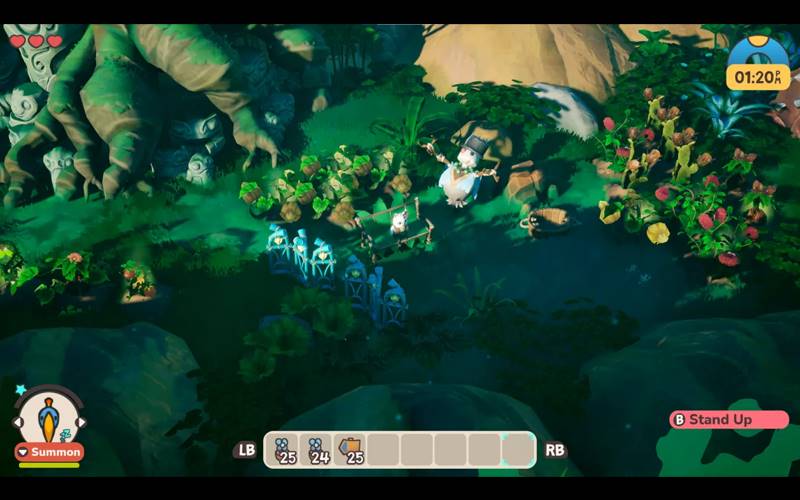Click the companion portrait above Summon

(x=48, y=417)
